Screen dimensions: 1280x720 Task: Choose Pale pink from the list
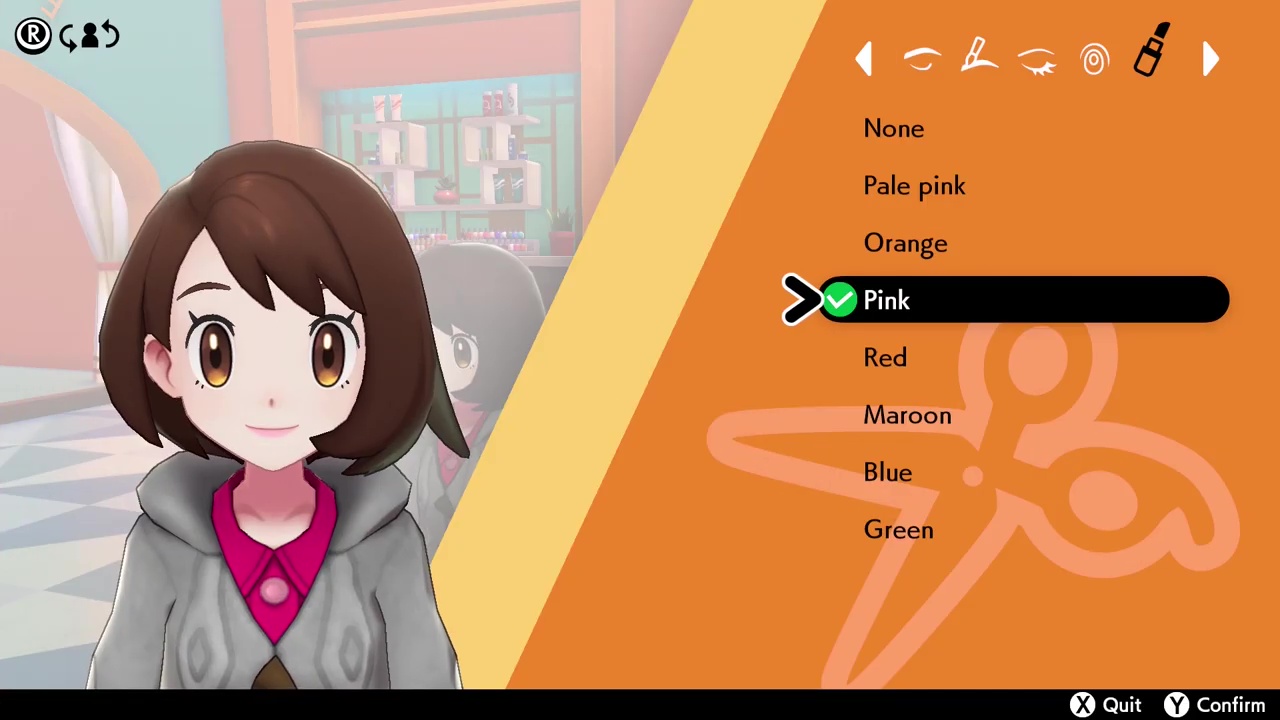[x=914, y=185]
